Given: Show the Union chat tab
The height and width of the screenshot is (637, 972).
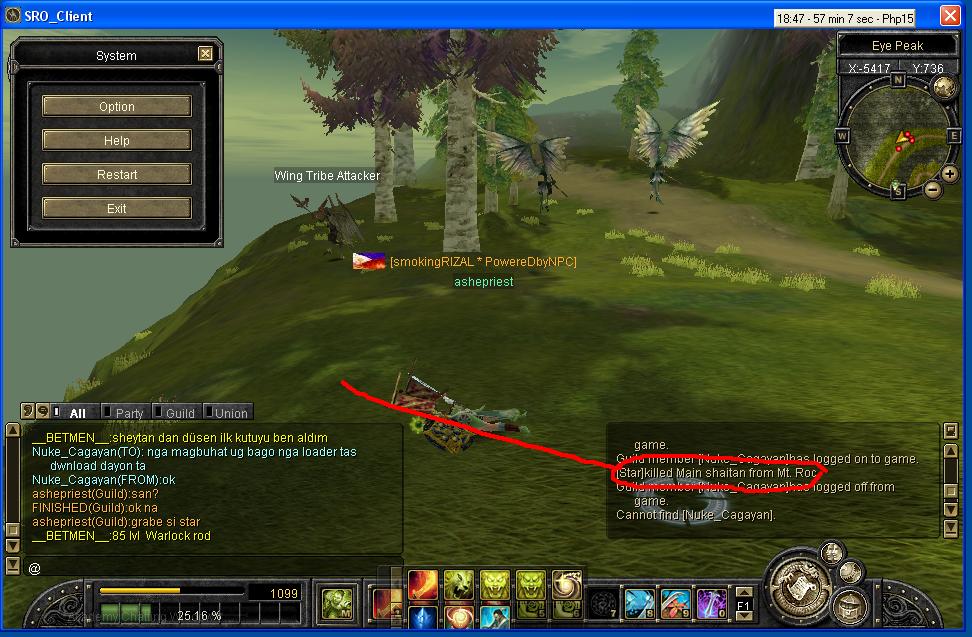Looking at the screenshot, I should pyautogui.click(x=231, y=413).
